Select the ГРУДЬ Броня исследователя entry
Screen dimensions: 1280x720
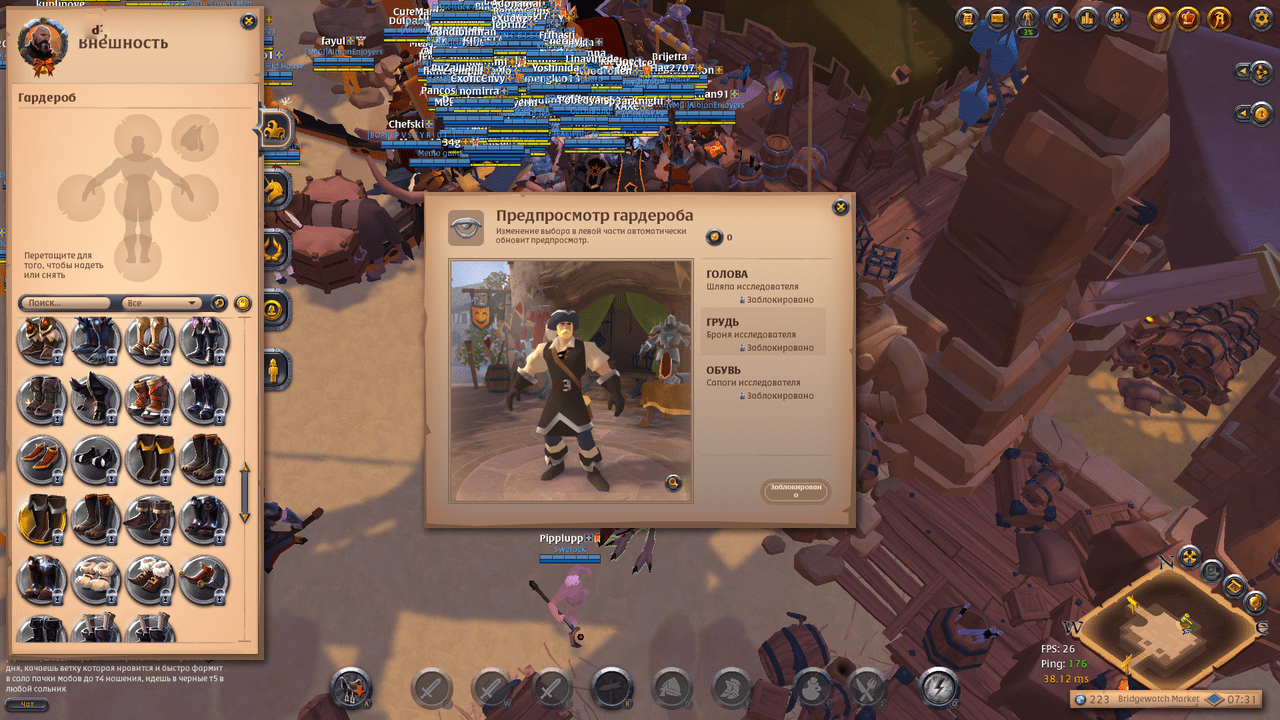766,334
